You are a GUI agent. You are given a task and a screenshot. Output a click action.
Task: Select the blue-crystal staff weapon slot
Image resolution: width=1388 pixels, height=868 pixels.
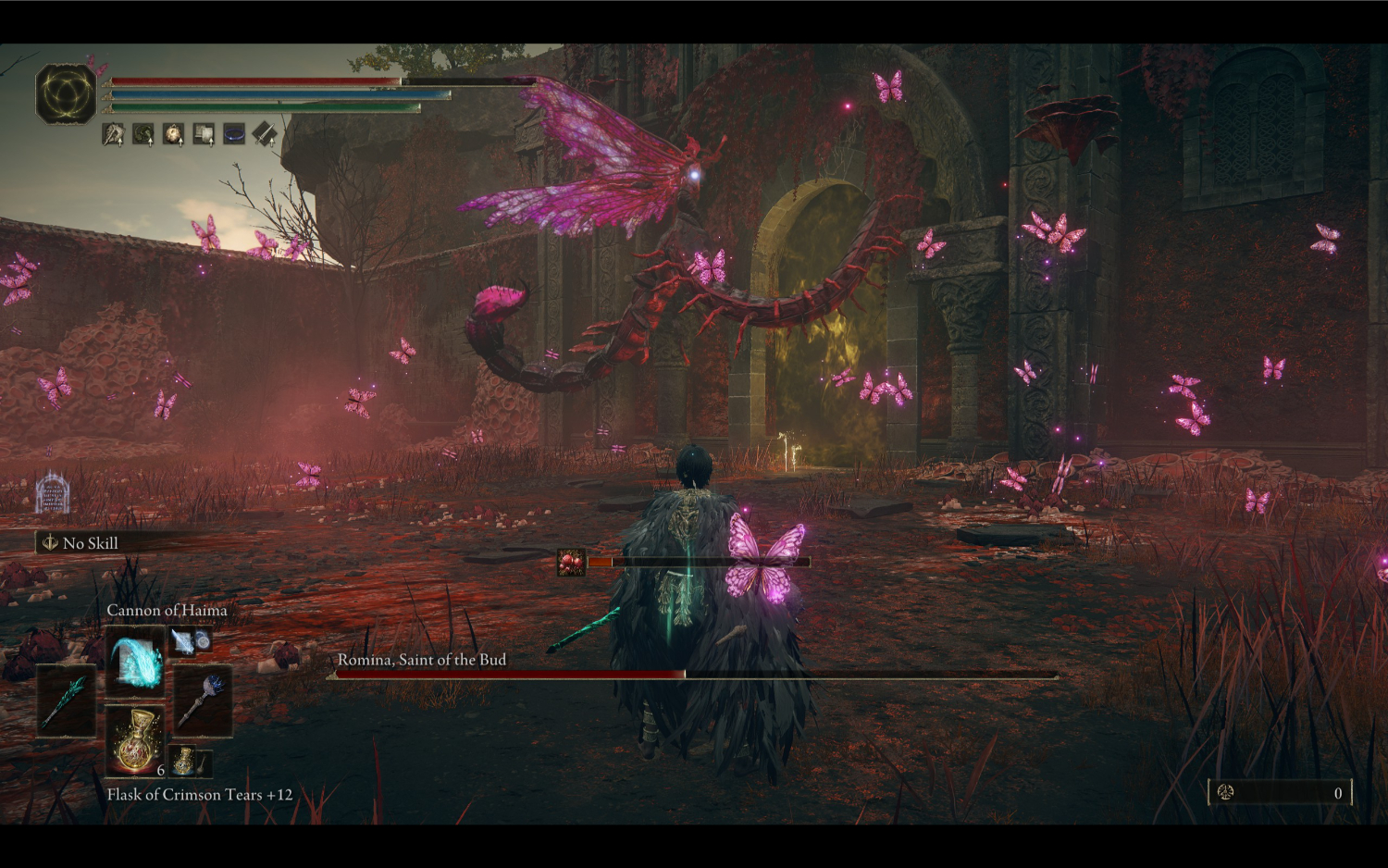point(203,701)
